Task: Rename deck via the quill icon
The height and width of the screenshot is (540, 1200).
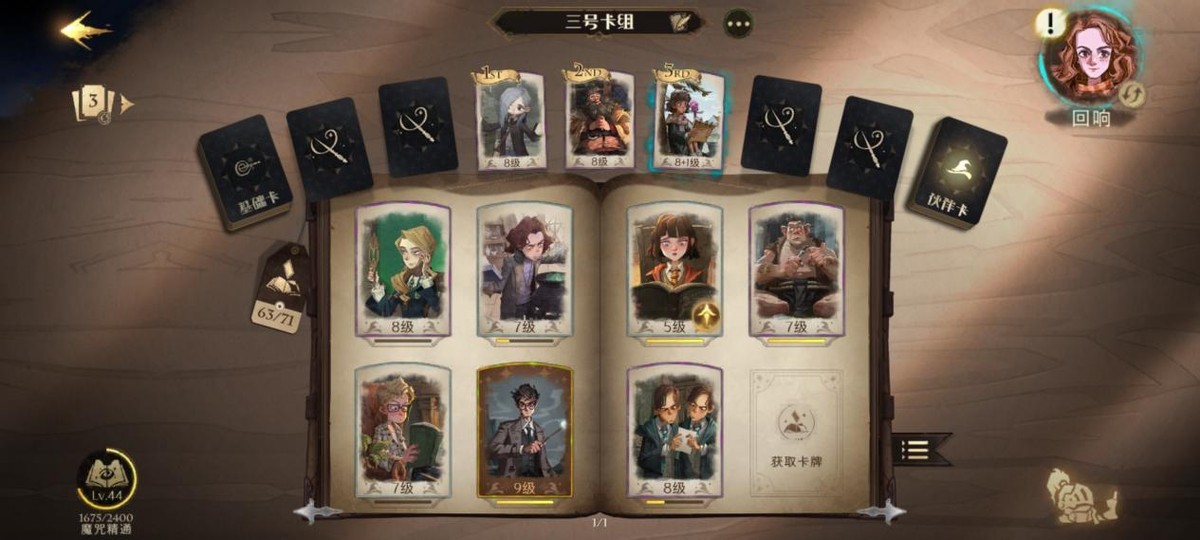Action: pos(683,22)
